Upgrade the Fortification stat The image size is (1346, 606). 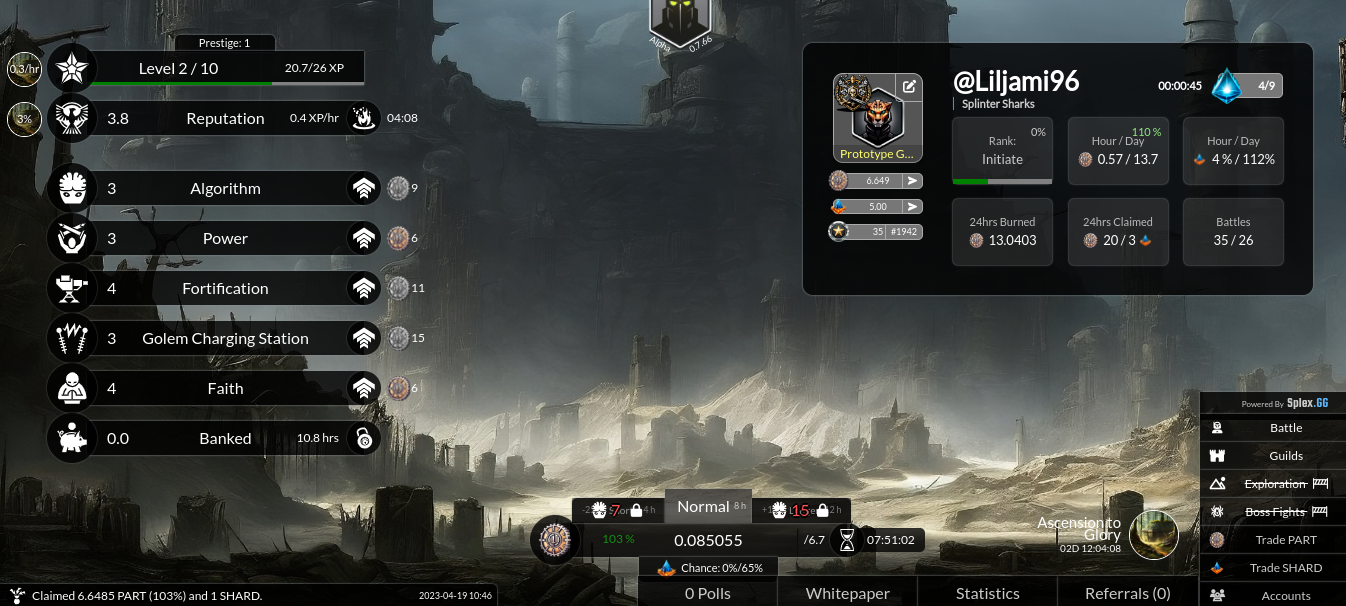pos(363,288)
